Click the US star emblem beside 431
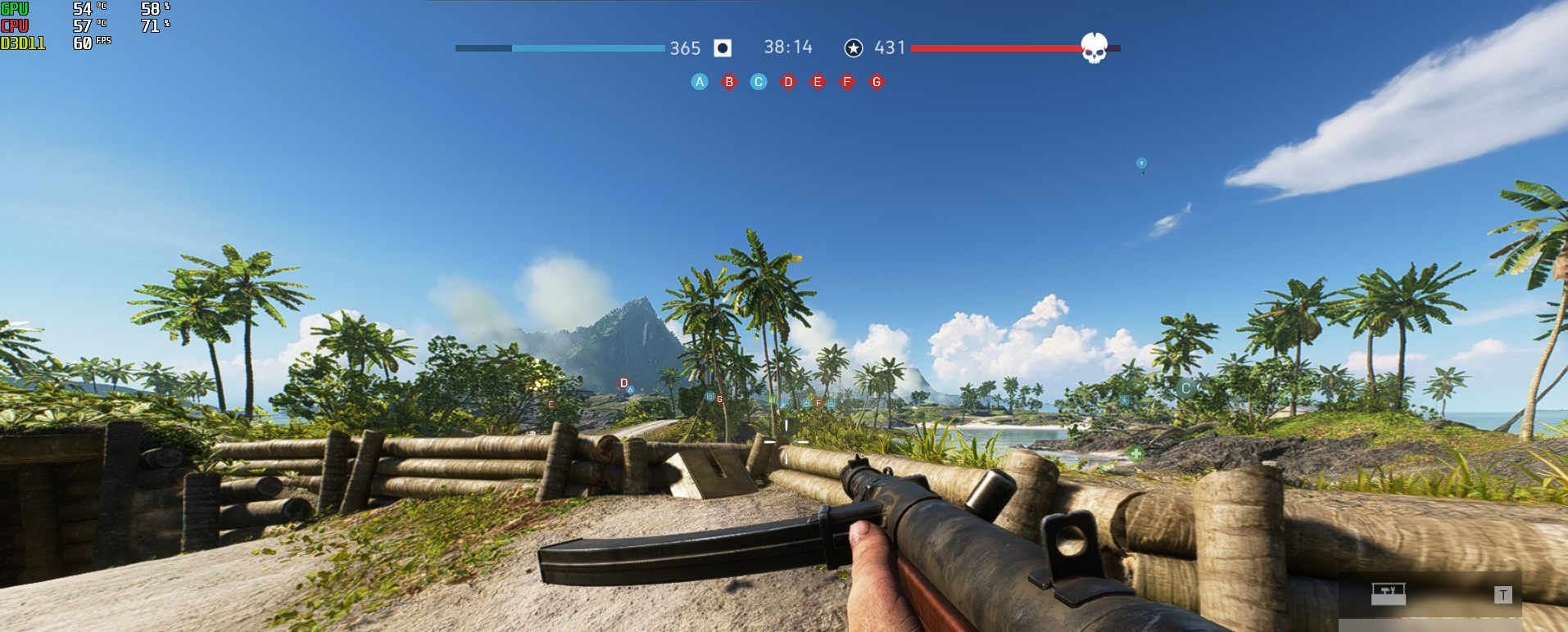 (x=854, y=48)
